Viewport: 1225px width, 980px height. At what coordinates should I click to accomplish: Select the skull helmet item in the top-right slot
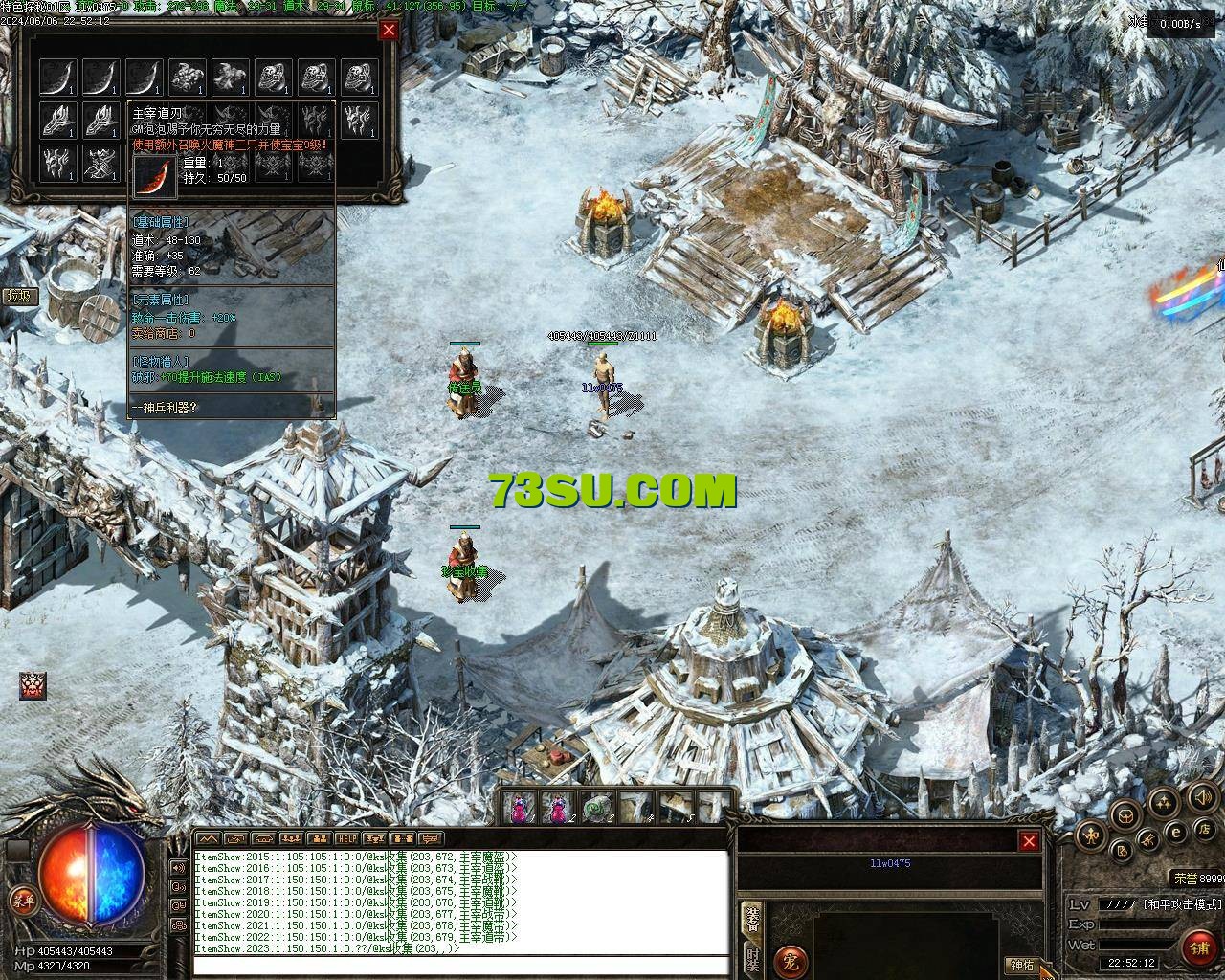tap(358, 77)
